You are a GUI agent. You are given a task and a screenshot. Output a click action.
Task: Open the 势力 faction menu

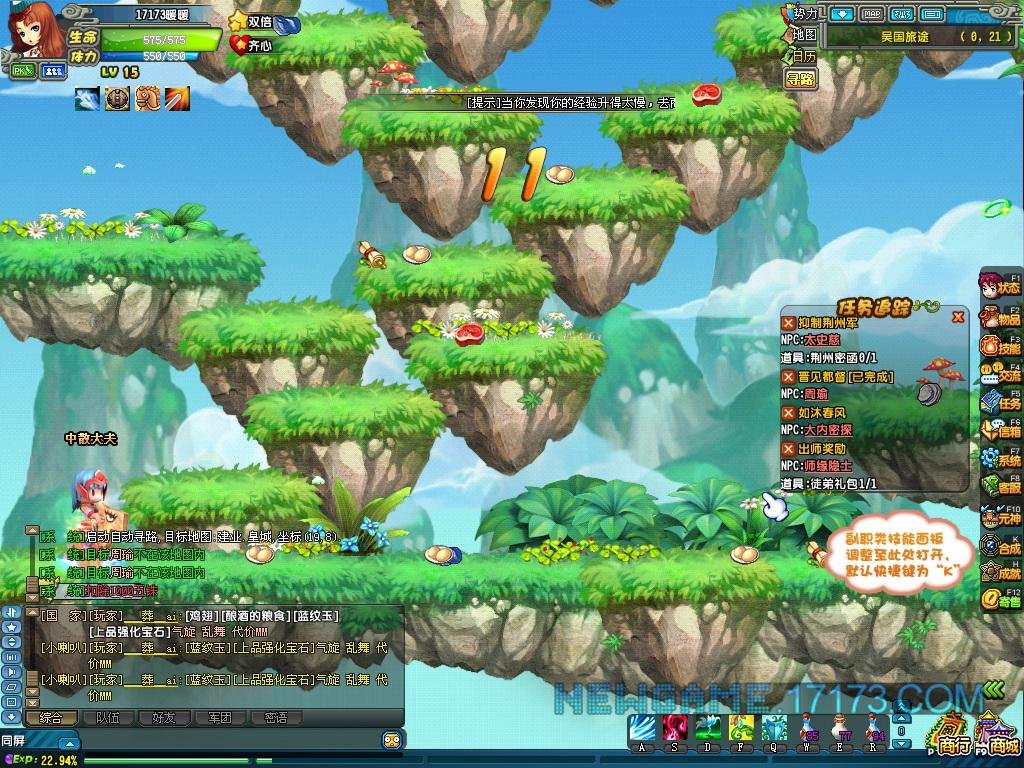point(803,14)
